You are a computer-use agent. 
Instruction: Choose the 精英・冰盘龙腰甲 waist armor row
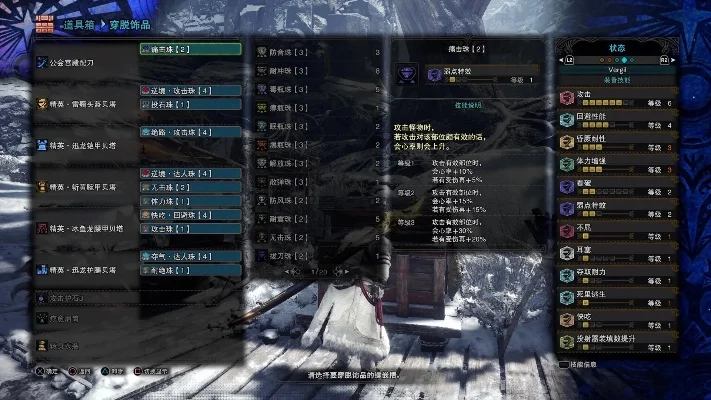pyautogui.click(x=85, y=228)
